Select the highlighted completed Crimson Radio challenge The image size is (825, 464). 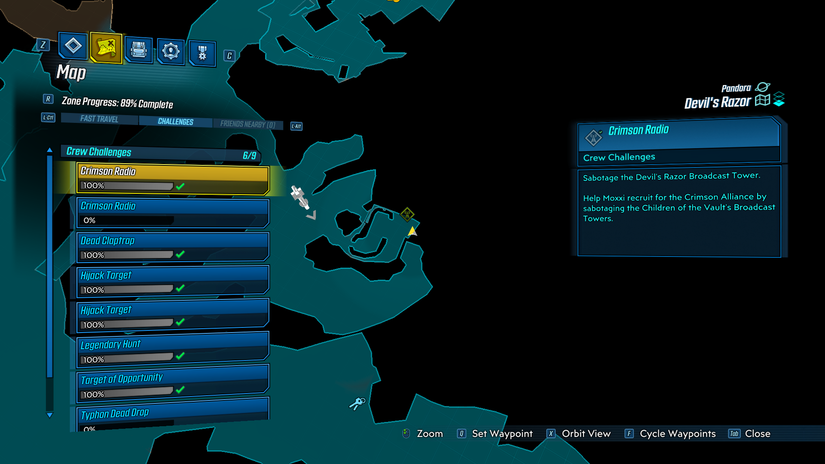tap(173, 178)
